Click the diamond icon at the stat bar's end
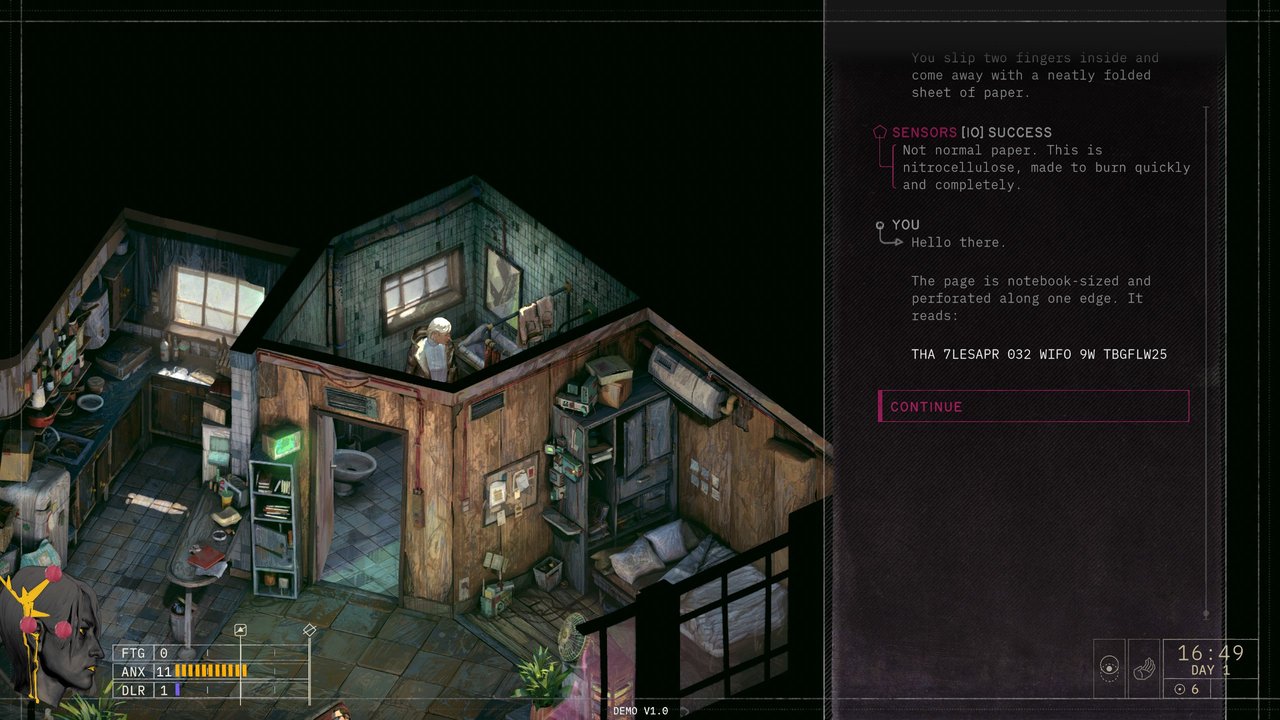The image size is (1280, 720). coord(309,631)
